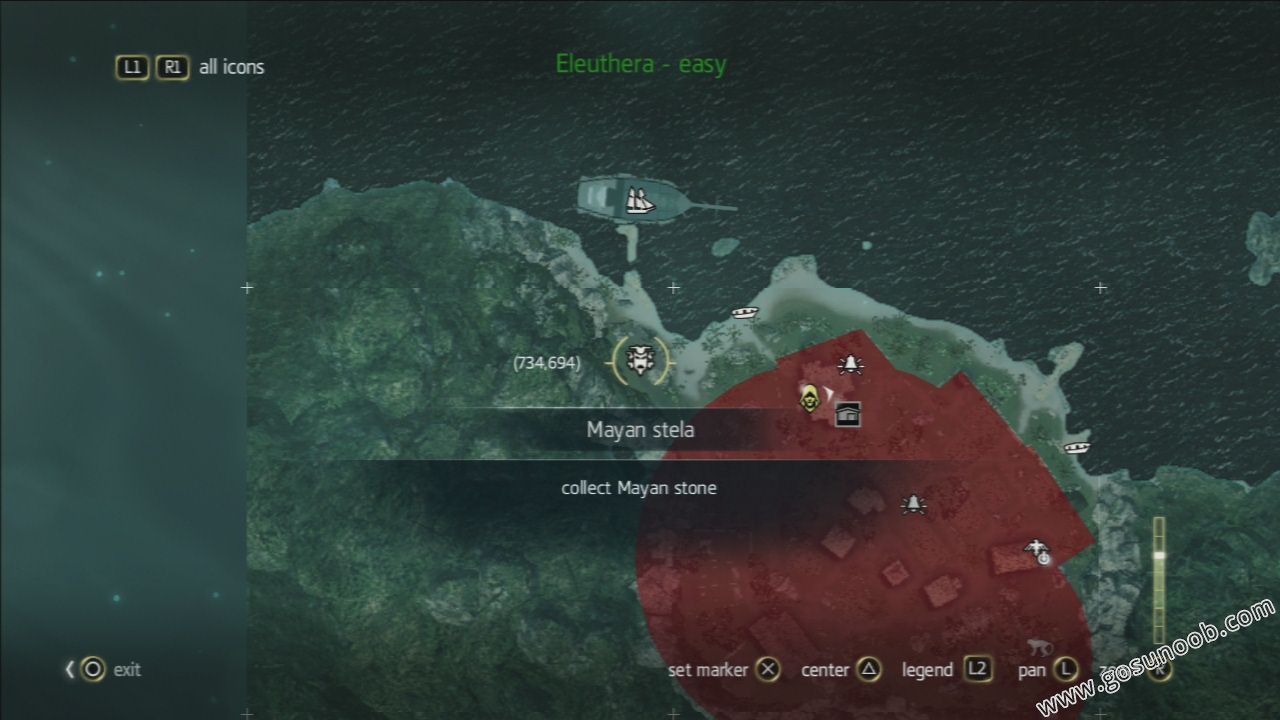
Task: Click the southern alarm bell icon
Action: coord(915,504)
